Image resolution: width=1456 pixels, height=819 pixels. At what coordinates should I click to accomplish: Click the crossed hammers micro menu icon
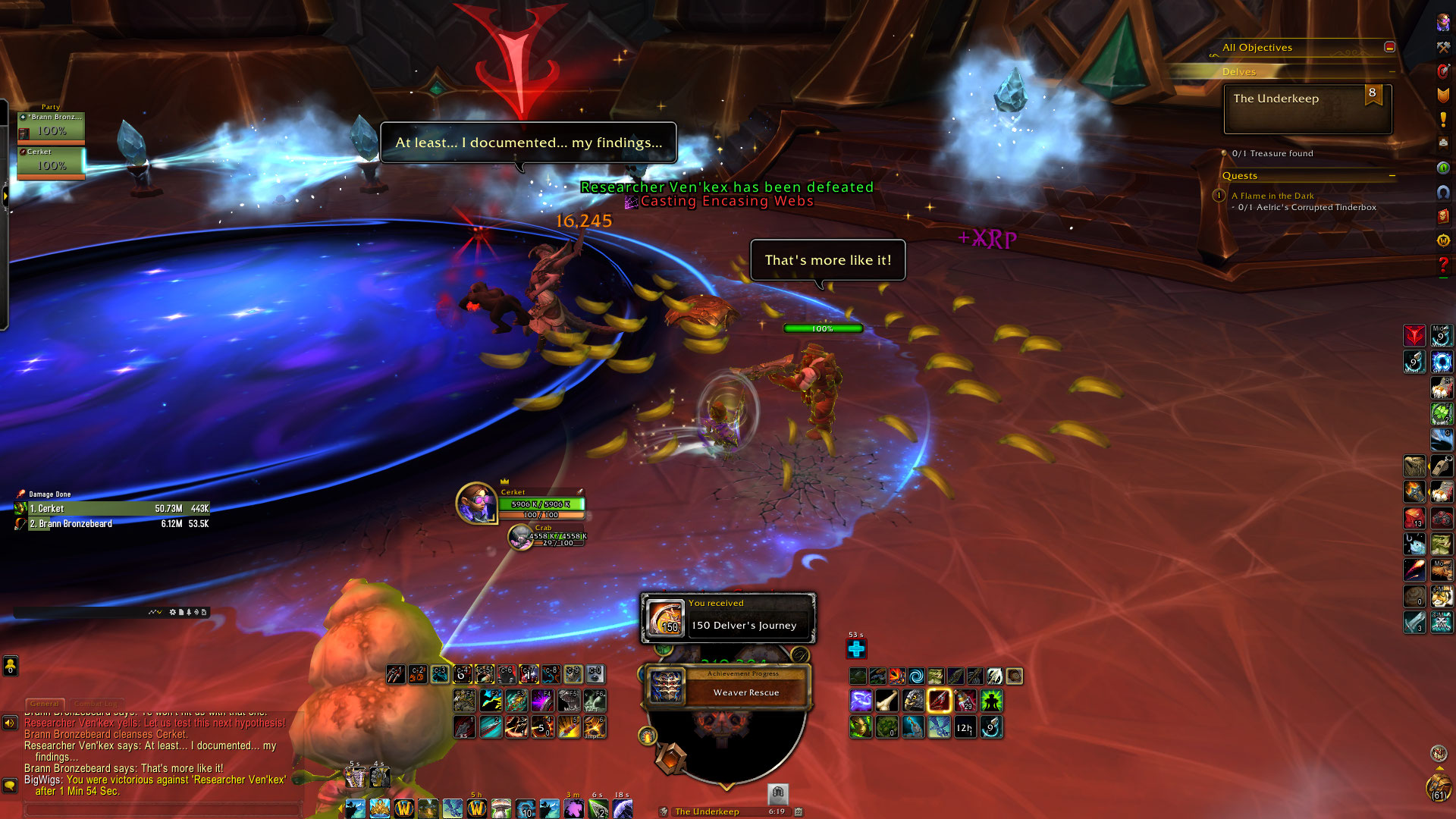1442,47
